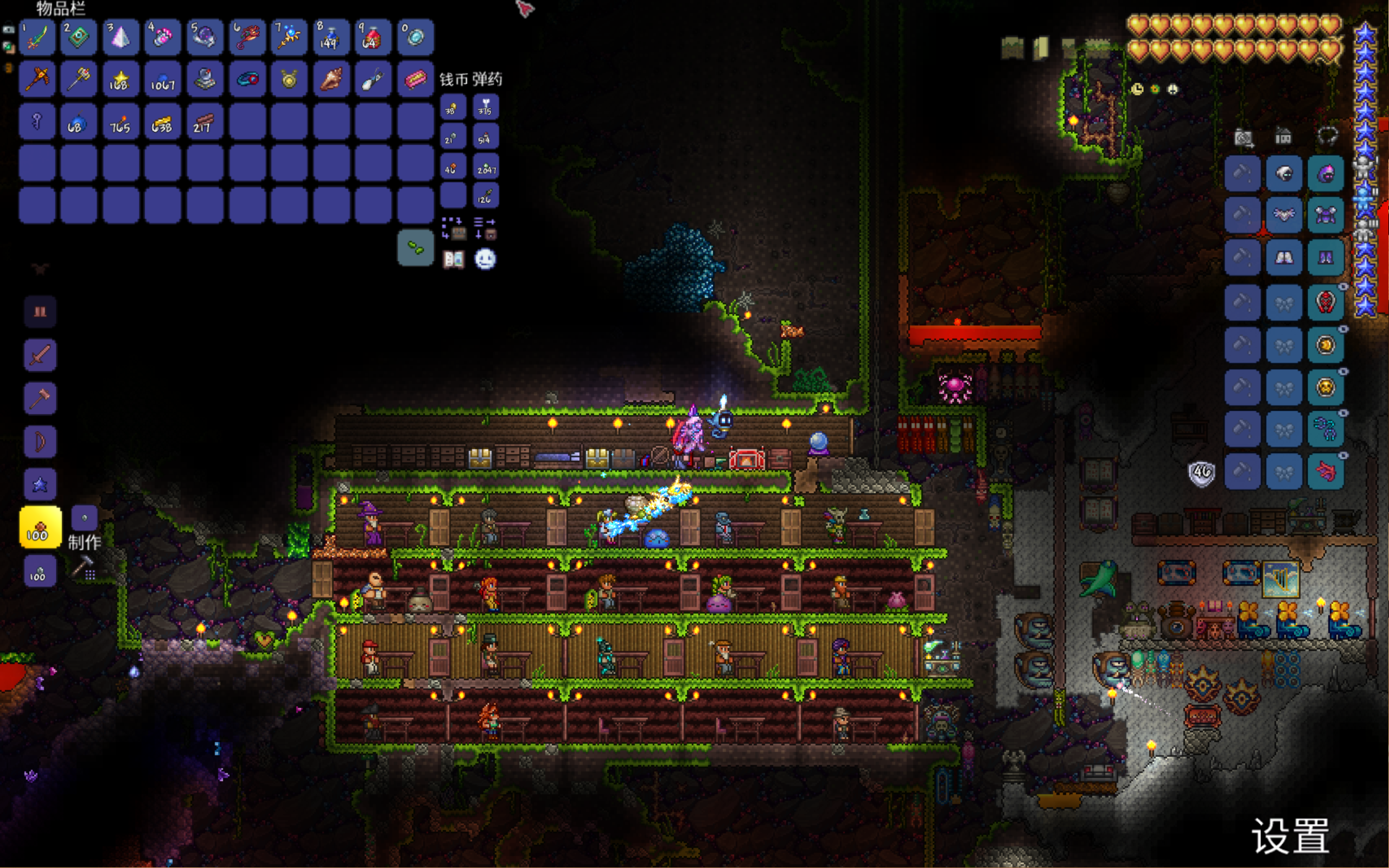Image resolution: width=1389 pixels, height=868 pixels.
Task: Select the Terra Blade in hotbar slot 1
Action: [37, 38]
